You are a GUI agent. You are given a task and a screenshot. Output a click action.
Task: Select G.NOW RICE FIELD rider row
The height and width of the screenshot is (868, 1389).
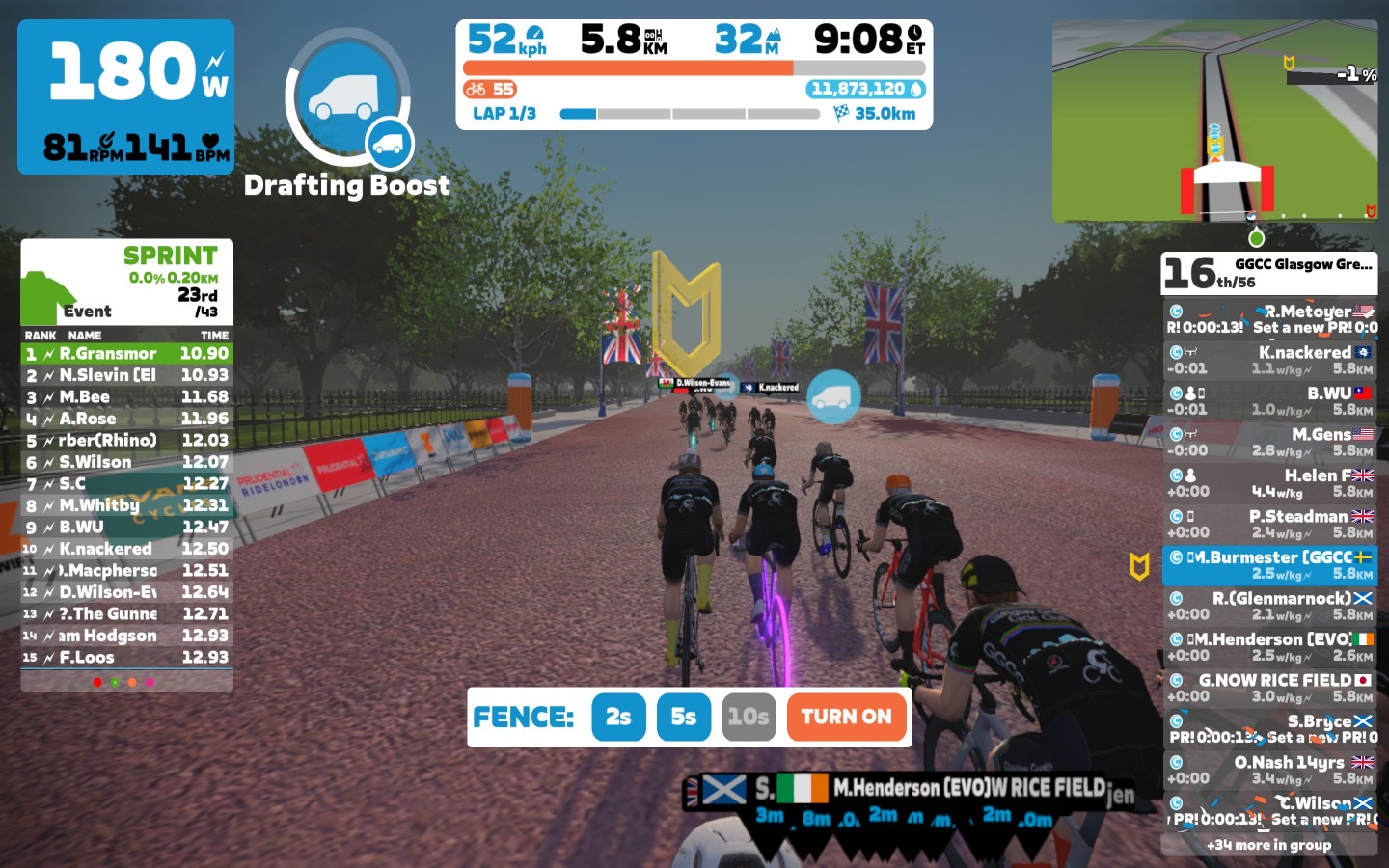1269,688
